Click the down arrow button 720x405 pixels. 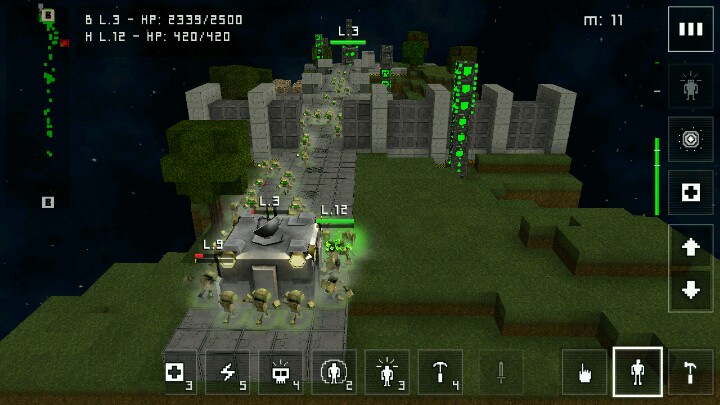pyautogui.click(x=690, y=291)
